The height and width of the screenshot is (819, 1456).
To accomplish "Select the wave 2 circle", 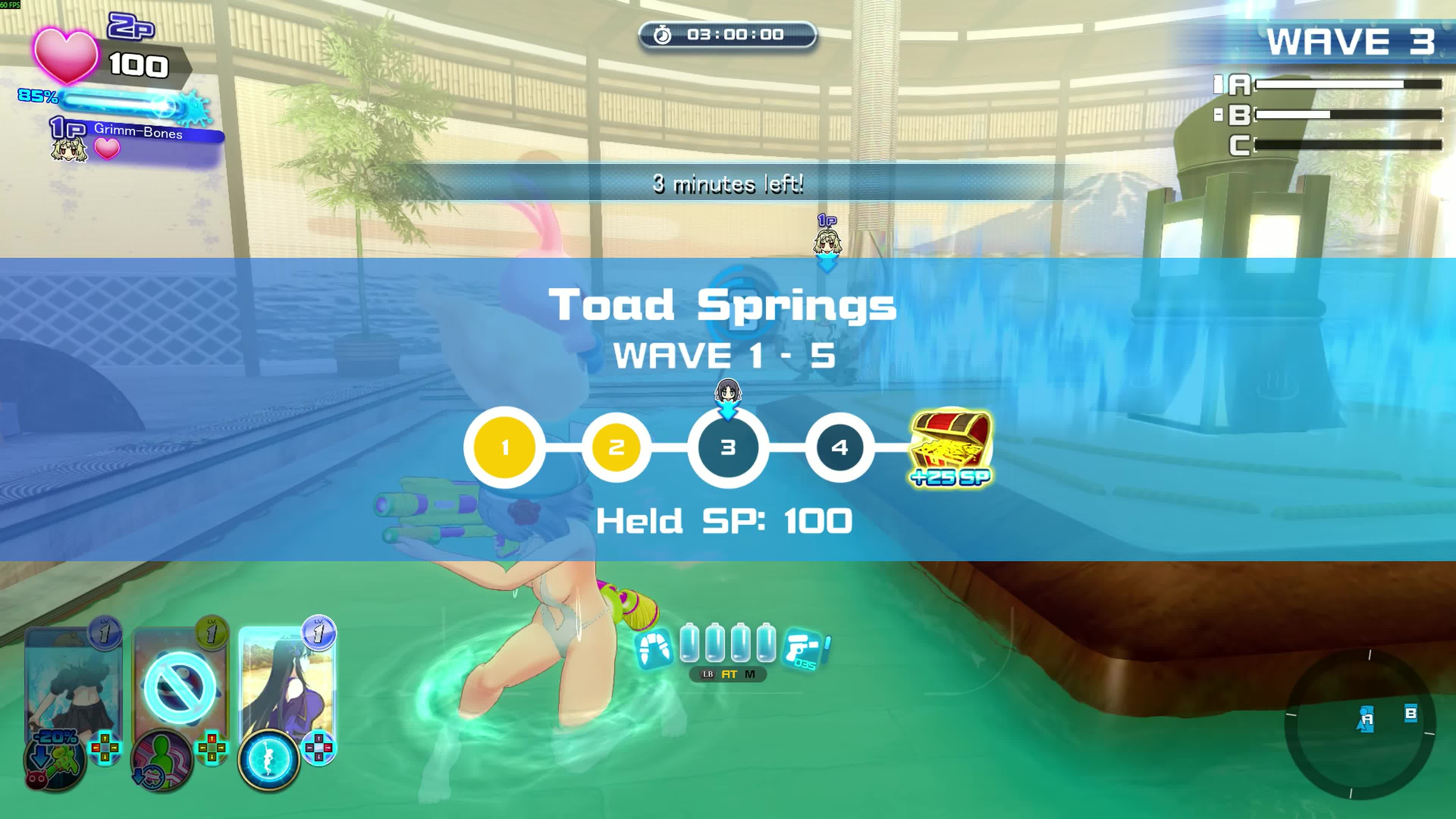I will (616, 448).
